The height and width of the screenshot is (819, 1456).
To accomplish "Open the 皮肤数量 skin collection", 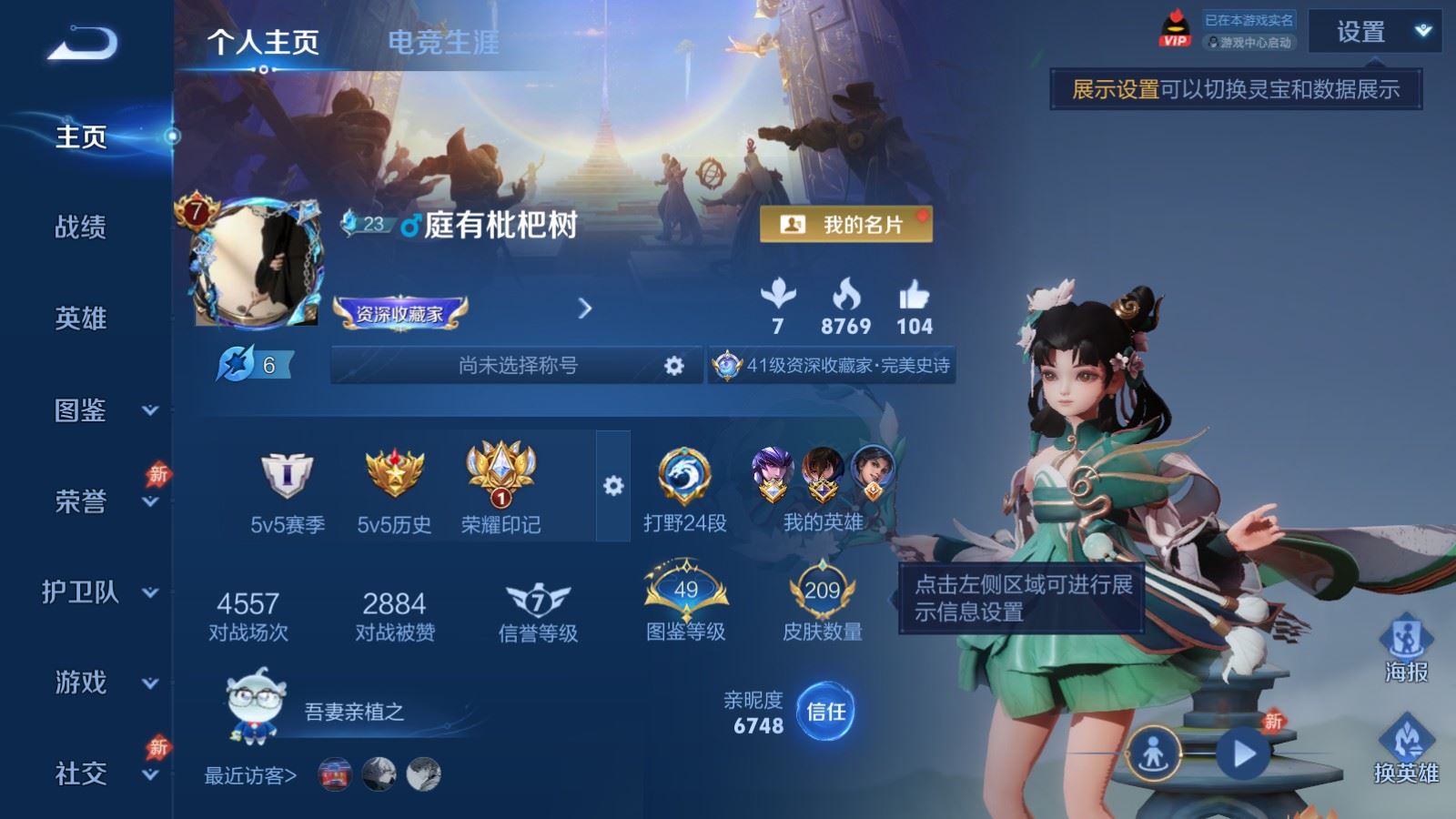I will click(x=822, y=602).
